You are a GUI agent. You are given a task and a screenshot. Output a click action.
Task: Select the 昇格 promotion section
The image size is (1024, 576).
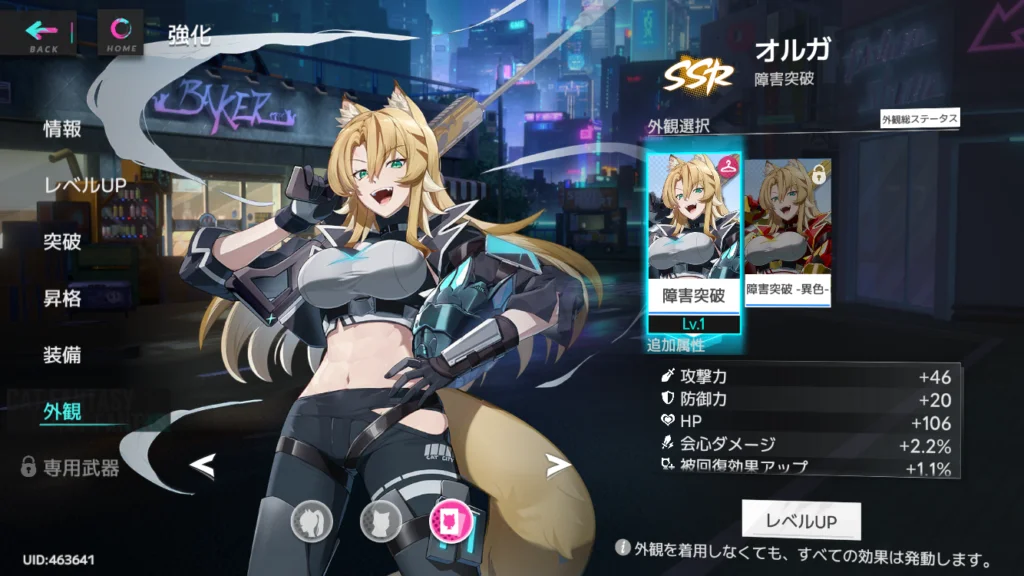pyautogui.click(x=62, y=298)
